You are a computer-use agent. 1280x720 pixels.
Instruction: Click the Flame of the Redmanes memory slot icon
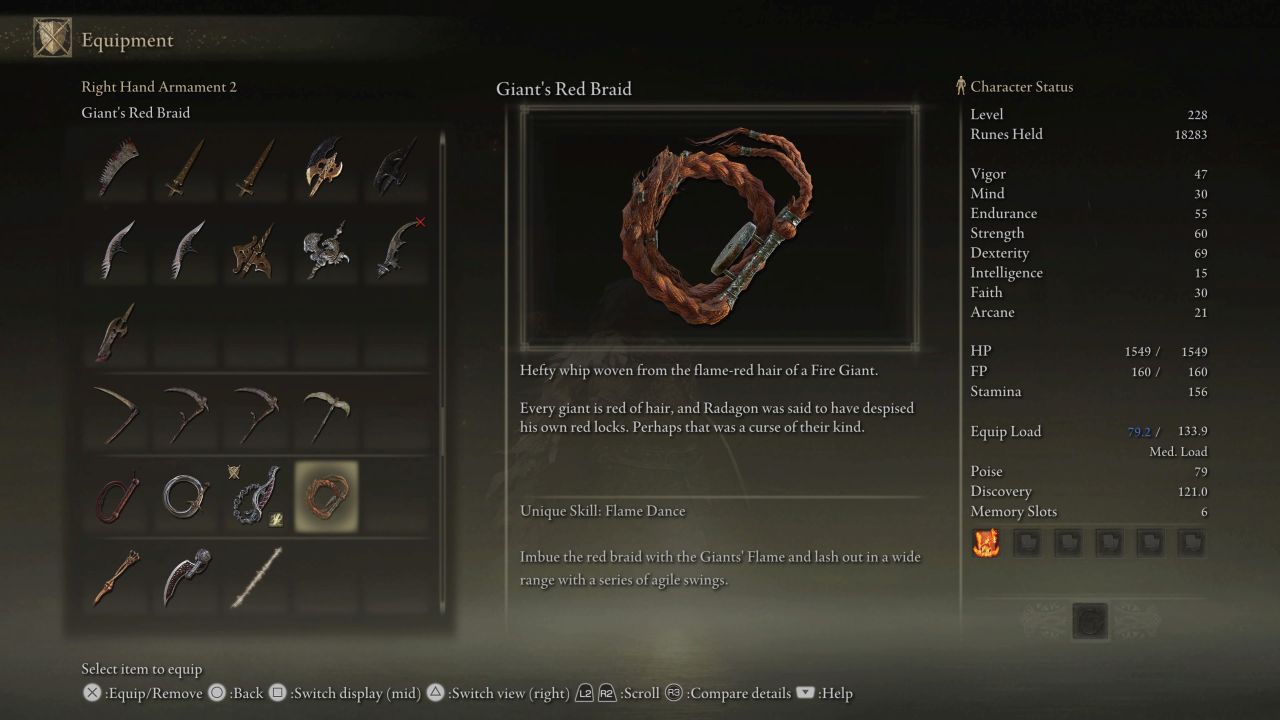986,543
